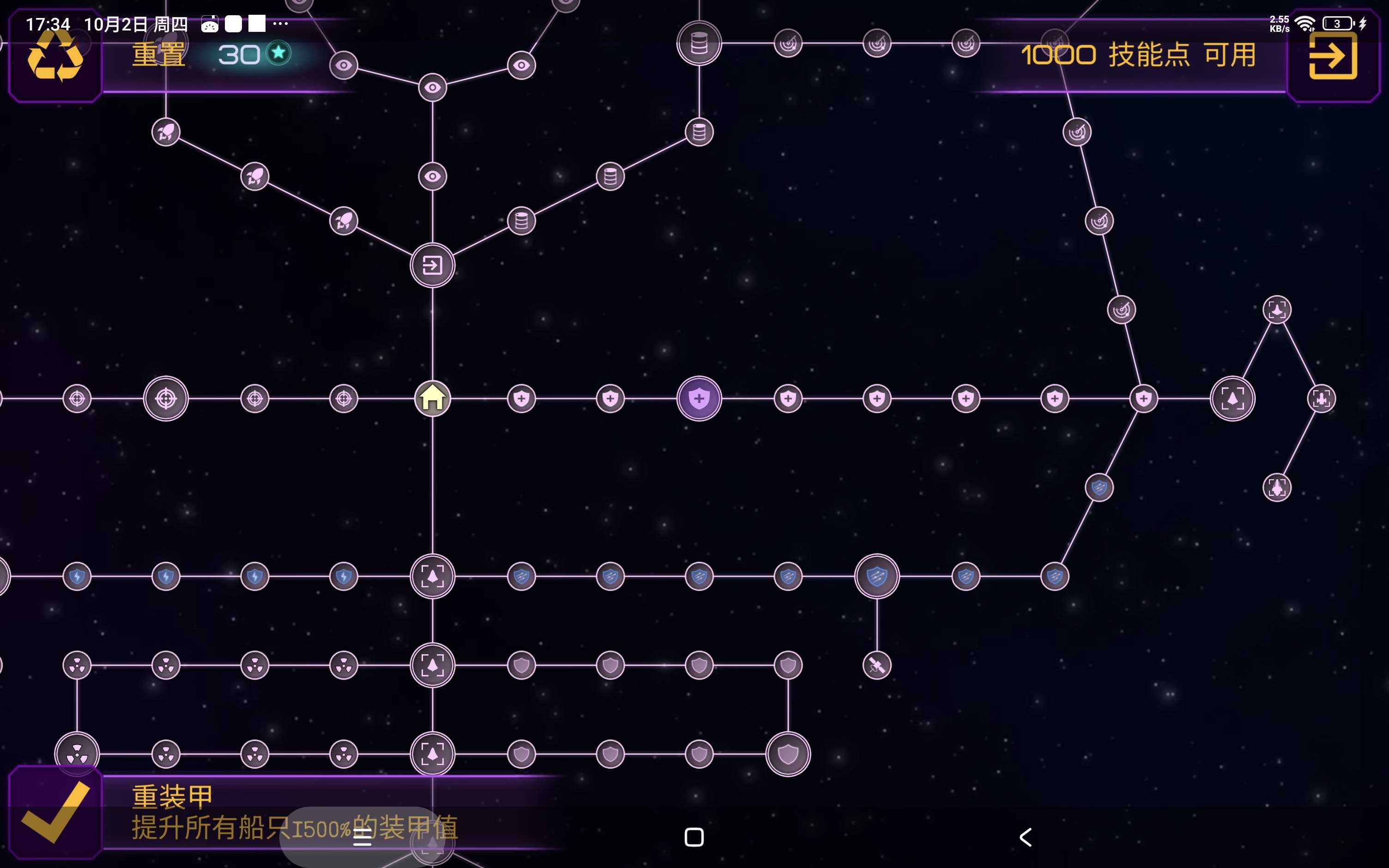Choose the satellite skill node
Image resolution: width=1389 pixels, height=868 pixels.
(876, 665)
